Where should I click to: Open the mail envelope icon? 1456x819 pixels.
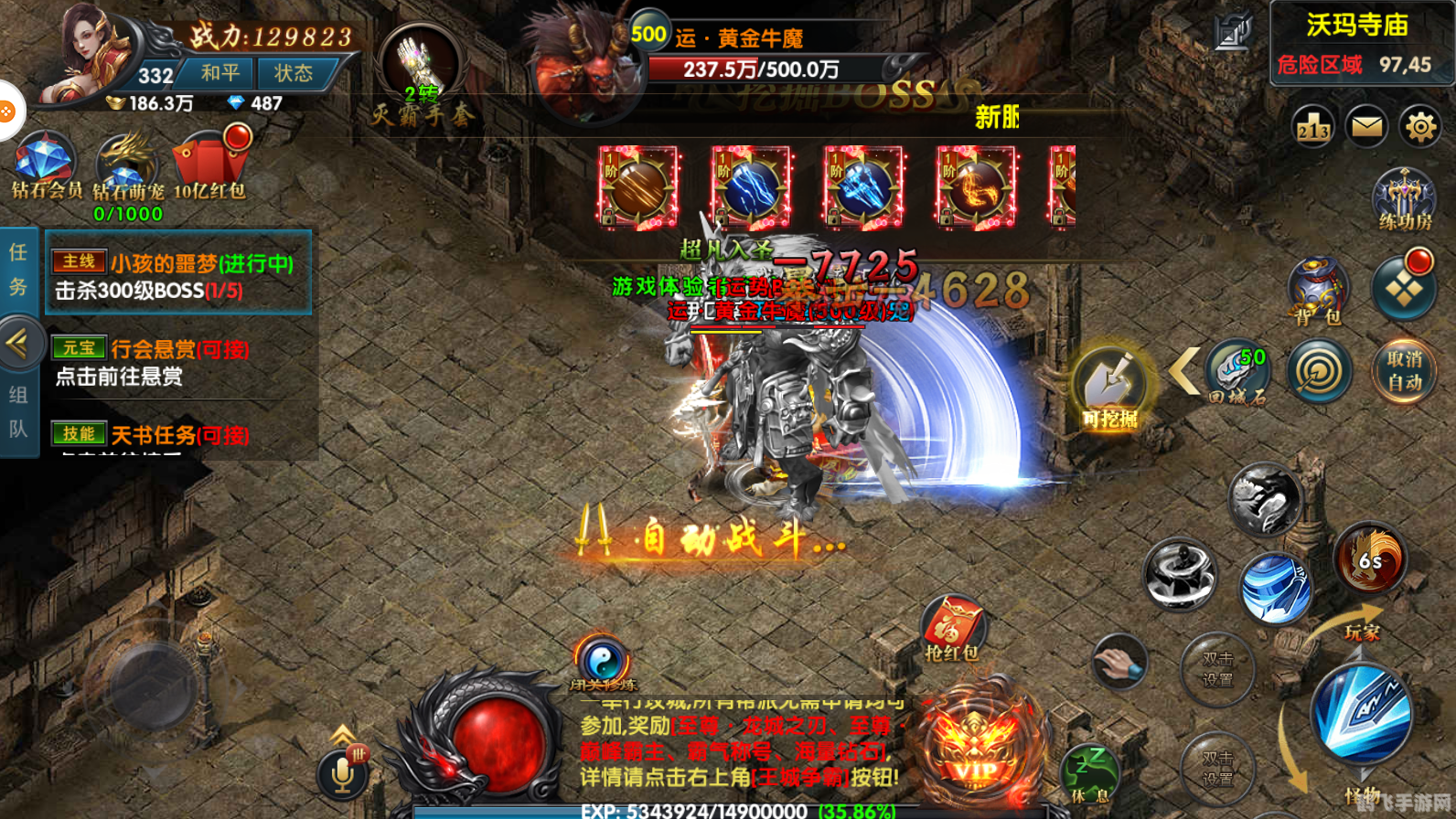point(1367,127)
